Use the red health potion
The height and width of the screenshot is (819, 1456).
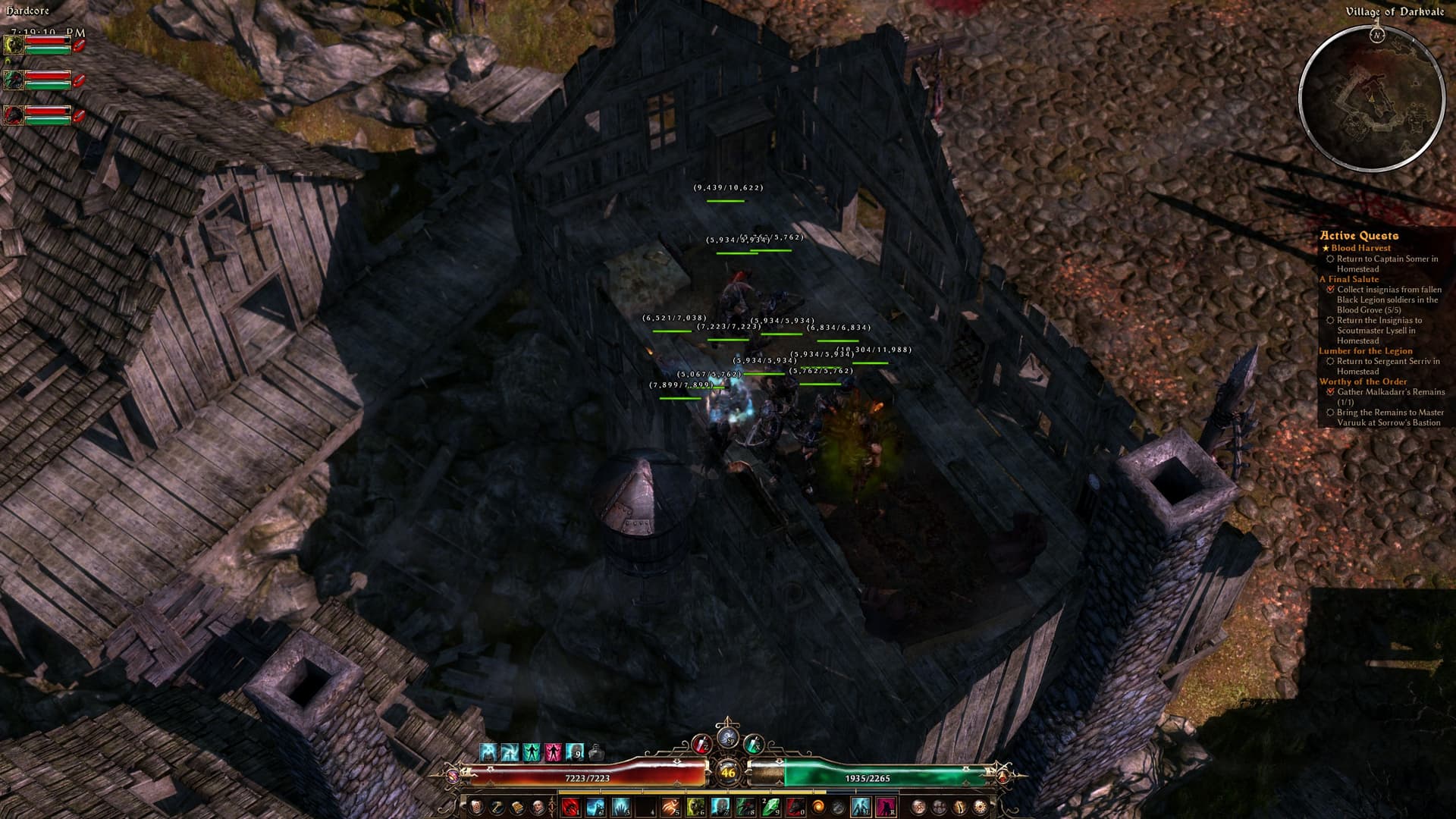[x=701, y=745]
